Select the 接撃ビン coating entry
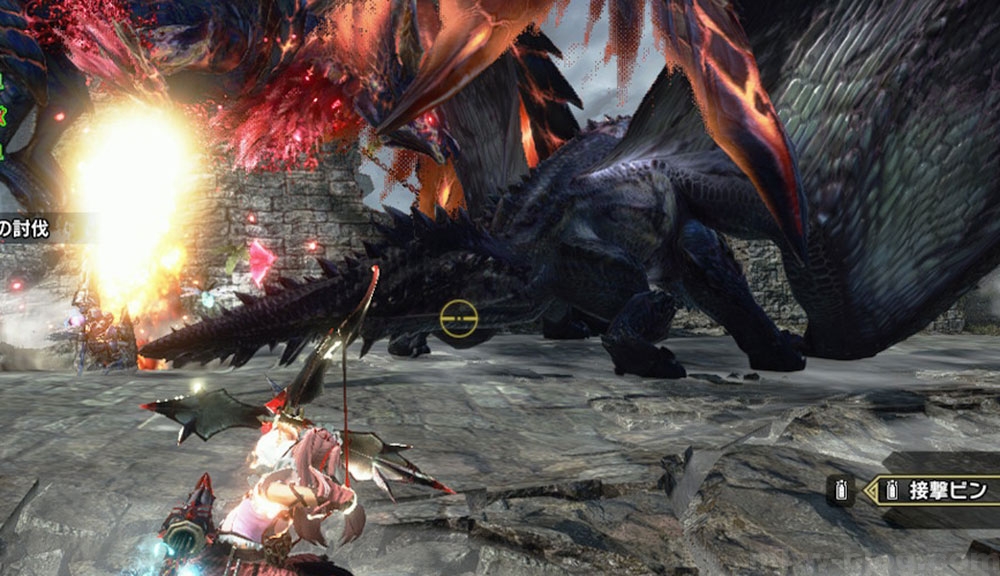The width and height of the screenshot is (1000, 576). (x=946, y=490)
